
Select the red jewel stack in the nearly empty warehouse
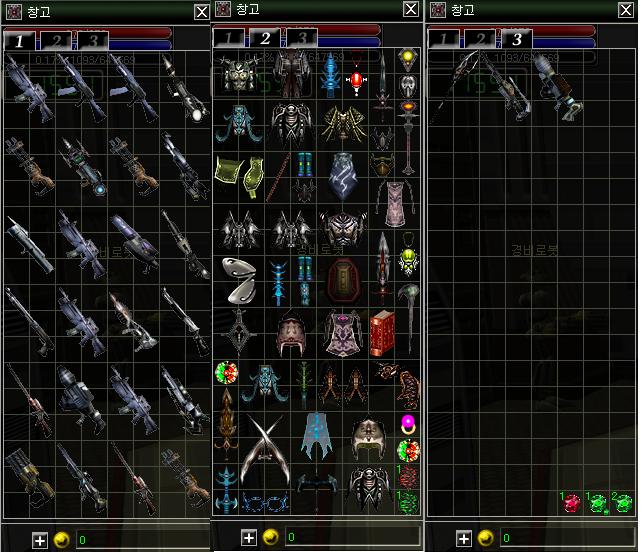pyautogui.click(x=571, y=502)
